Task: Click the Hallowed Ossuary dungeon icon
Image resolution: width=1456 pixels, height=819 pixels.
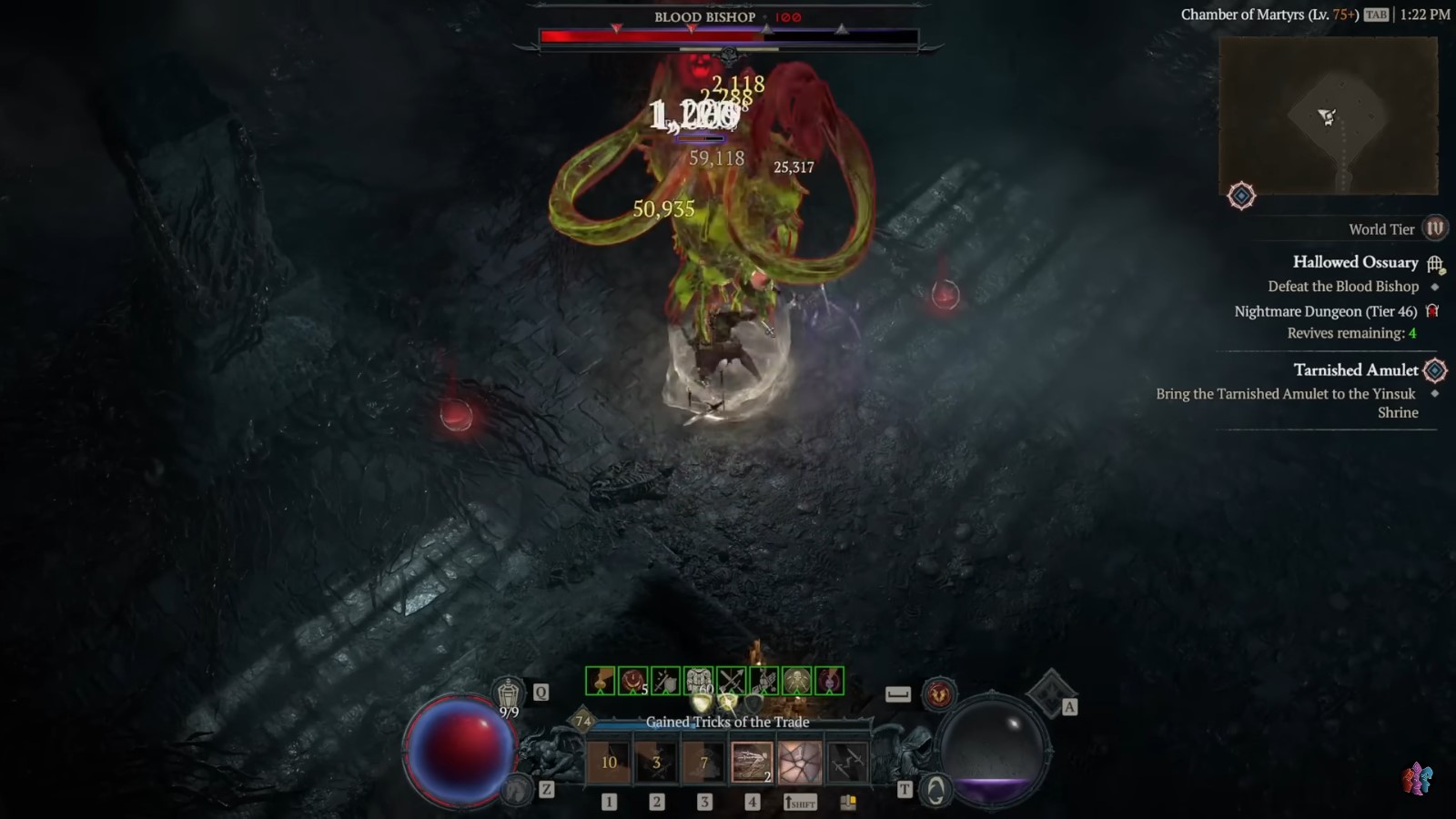Action: (x=1434, y=265)
